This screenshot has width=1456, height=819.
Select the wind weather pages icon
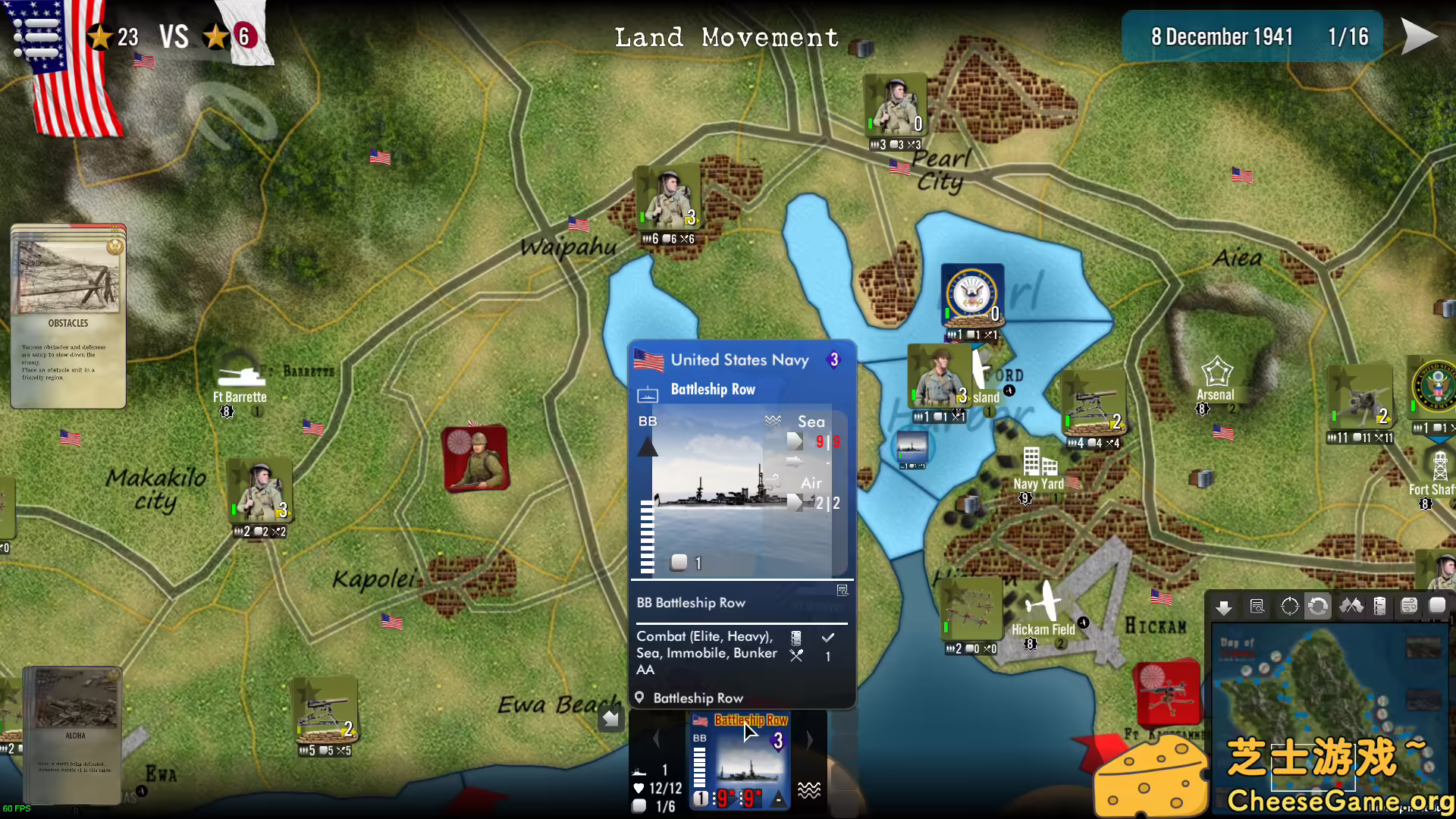[1409, 605]
